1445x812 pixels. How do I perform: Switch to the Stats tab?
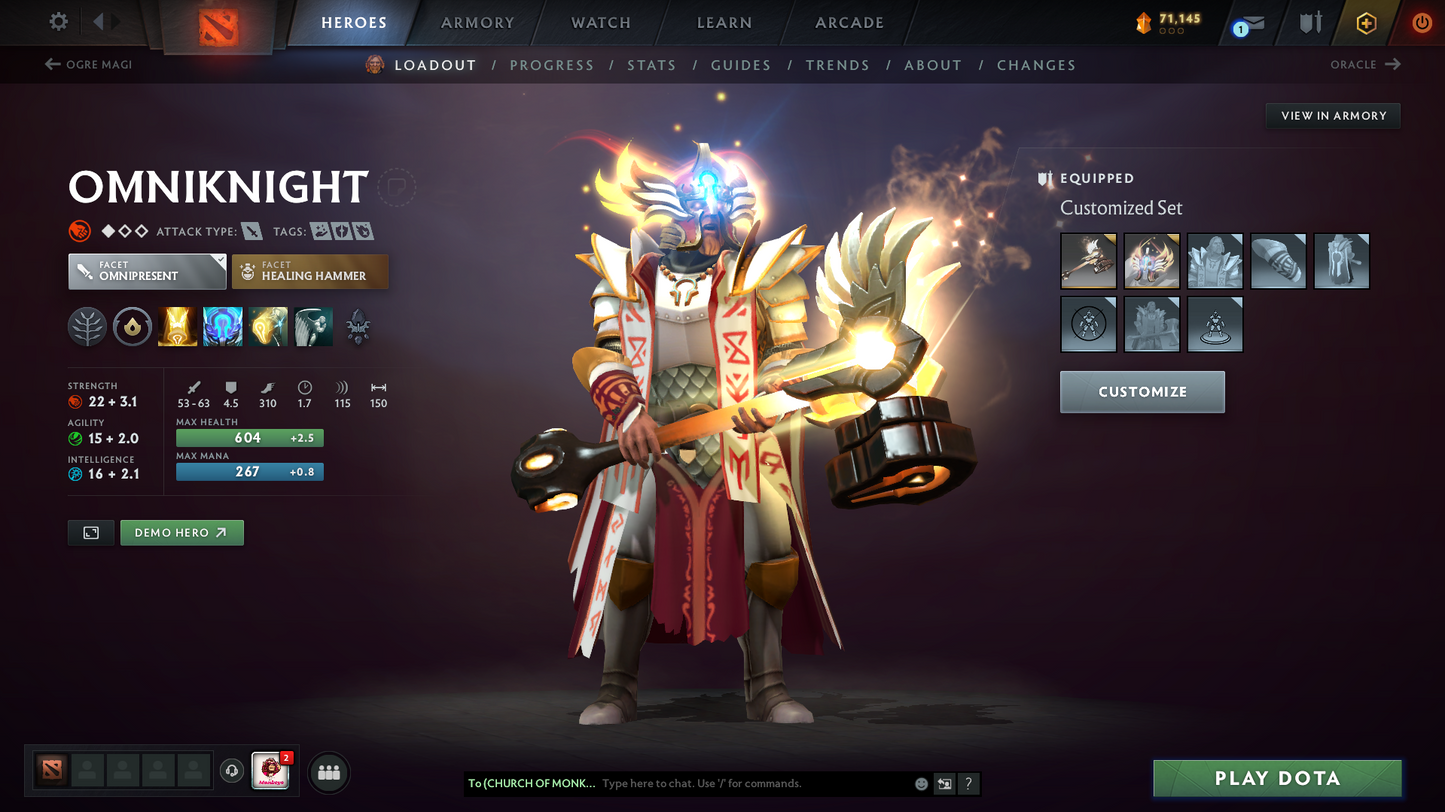652,65
